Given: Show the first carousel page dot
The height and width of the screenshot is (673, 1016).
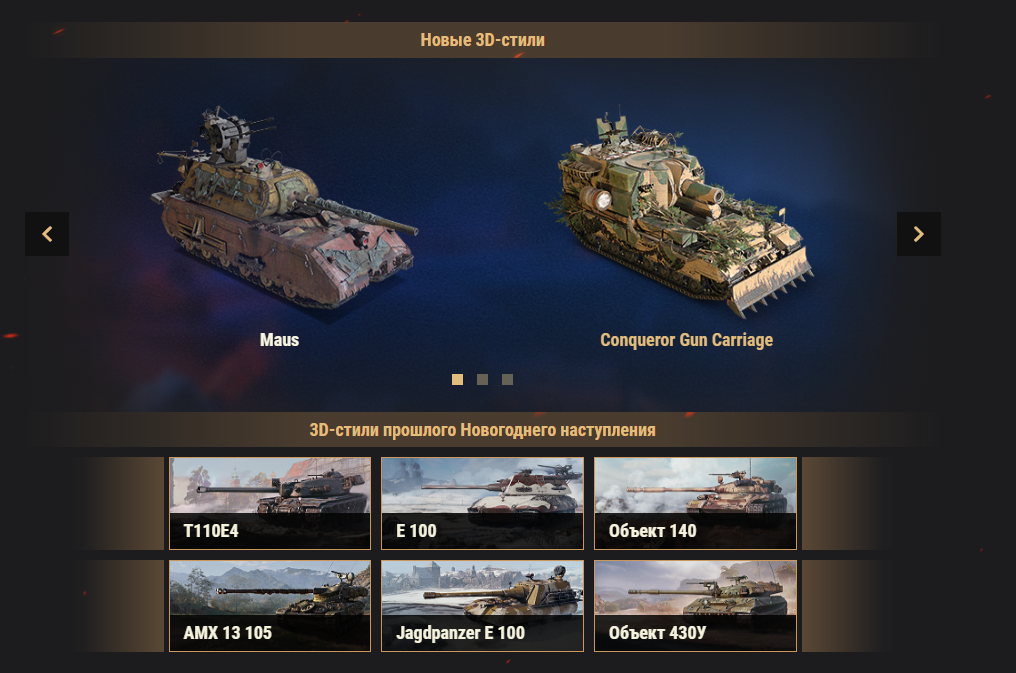Looking at the screenshot, I should tap(458, 380).
